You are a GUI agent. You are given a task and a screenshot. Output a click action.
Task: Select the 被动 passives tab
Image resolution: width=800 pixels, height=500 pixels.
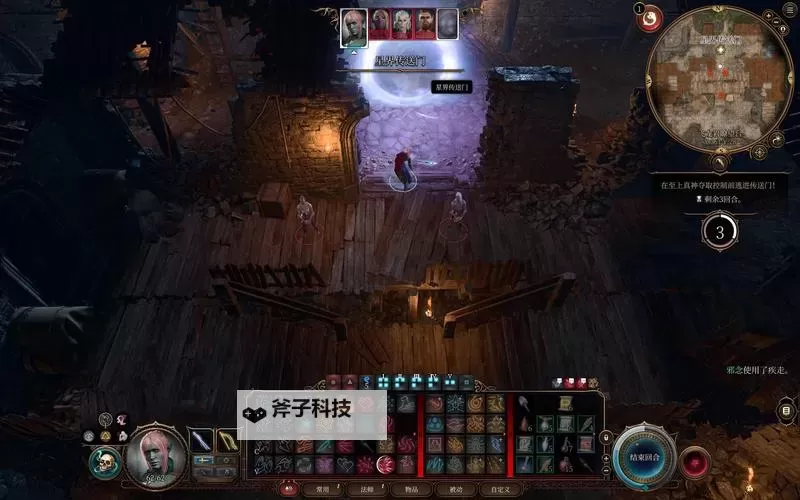[x=448, y=490]
